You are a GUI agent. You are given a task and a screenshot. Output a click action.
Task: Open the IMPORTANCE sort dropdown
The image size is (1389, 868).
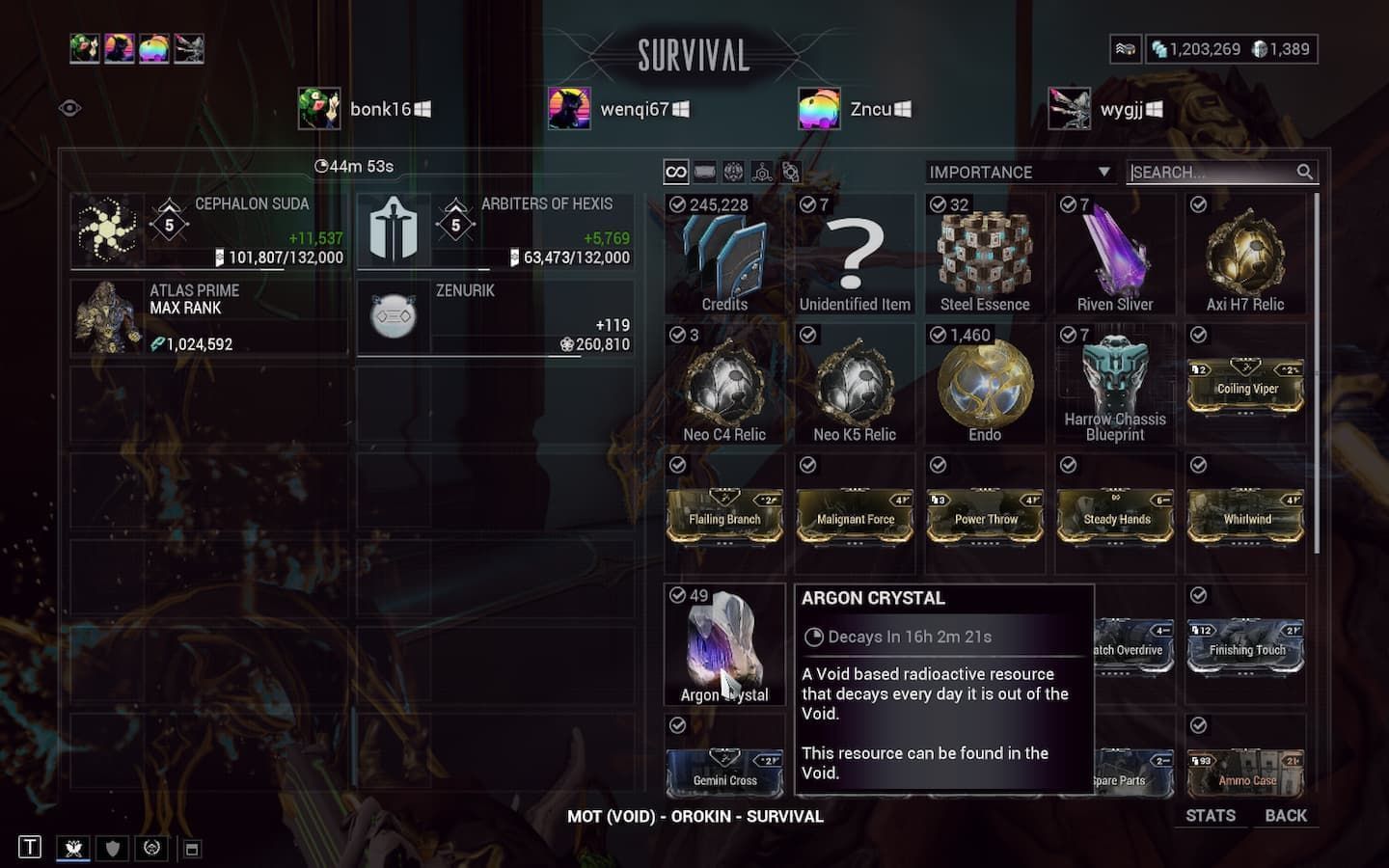coord(1019,172)
